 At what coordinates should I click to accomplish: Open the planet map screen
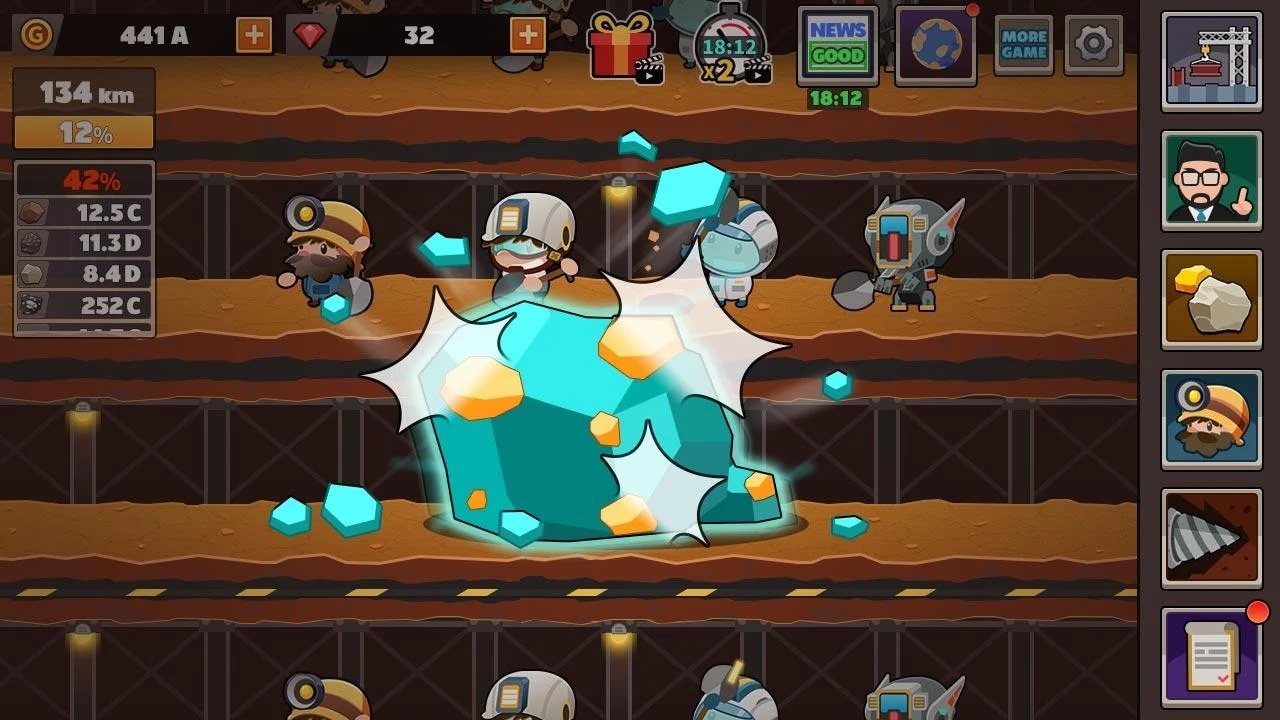(x=936, y=45)
